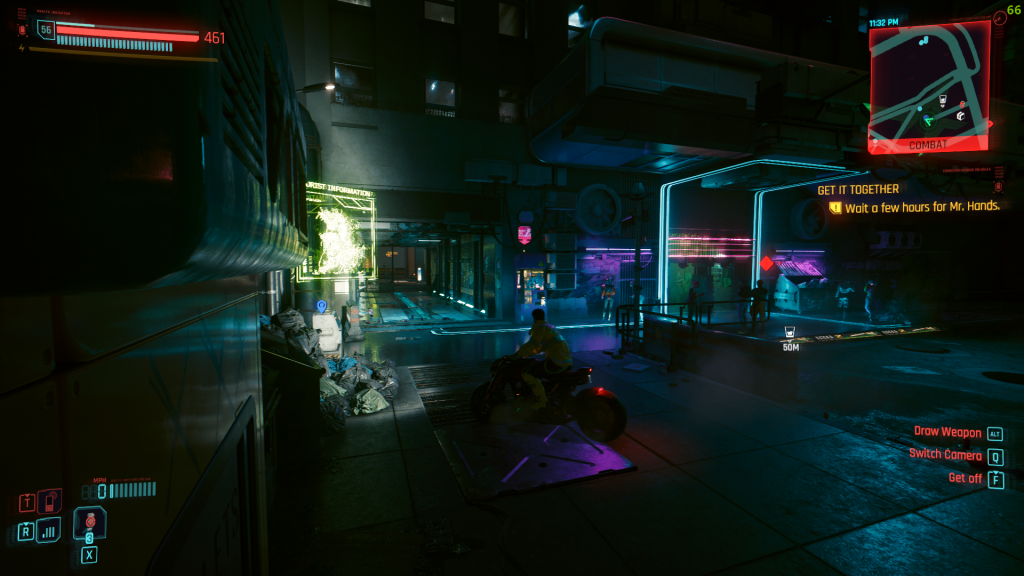
Task: Open the phone icon
Action: tap(50, 501)
